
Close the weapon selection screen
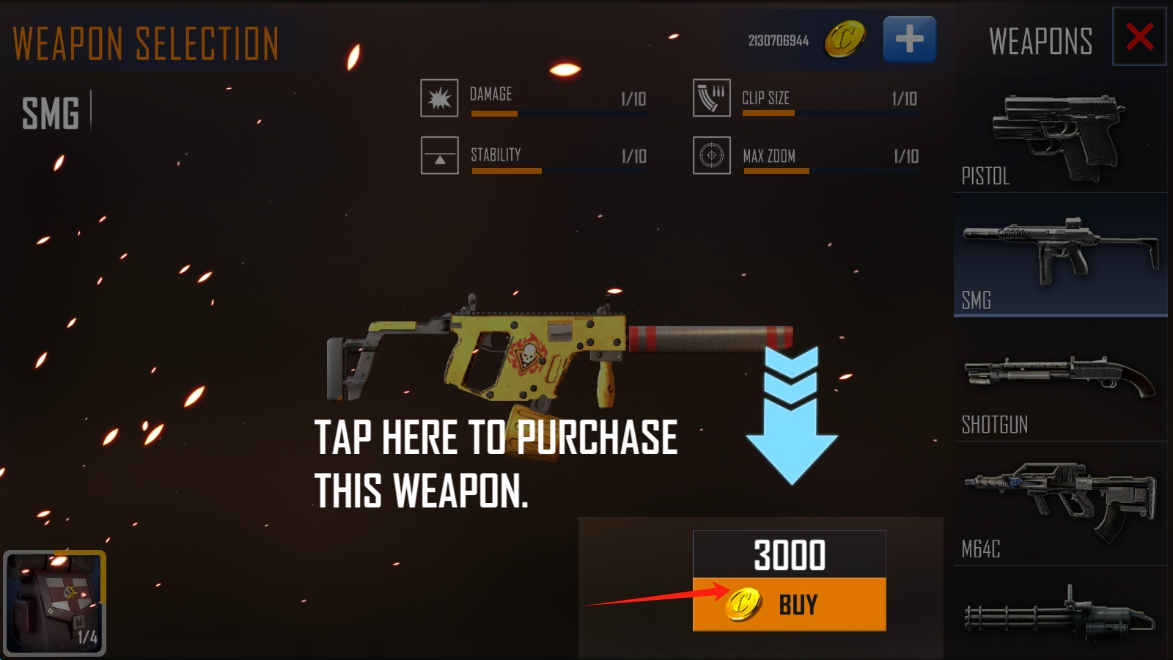[1139, 38]
